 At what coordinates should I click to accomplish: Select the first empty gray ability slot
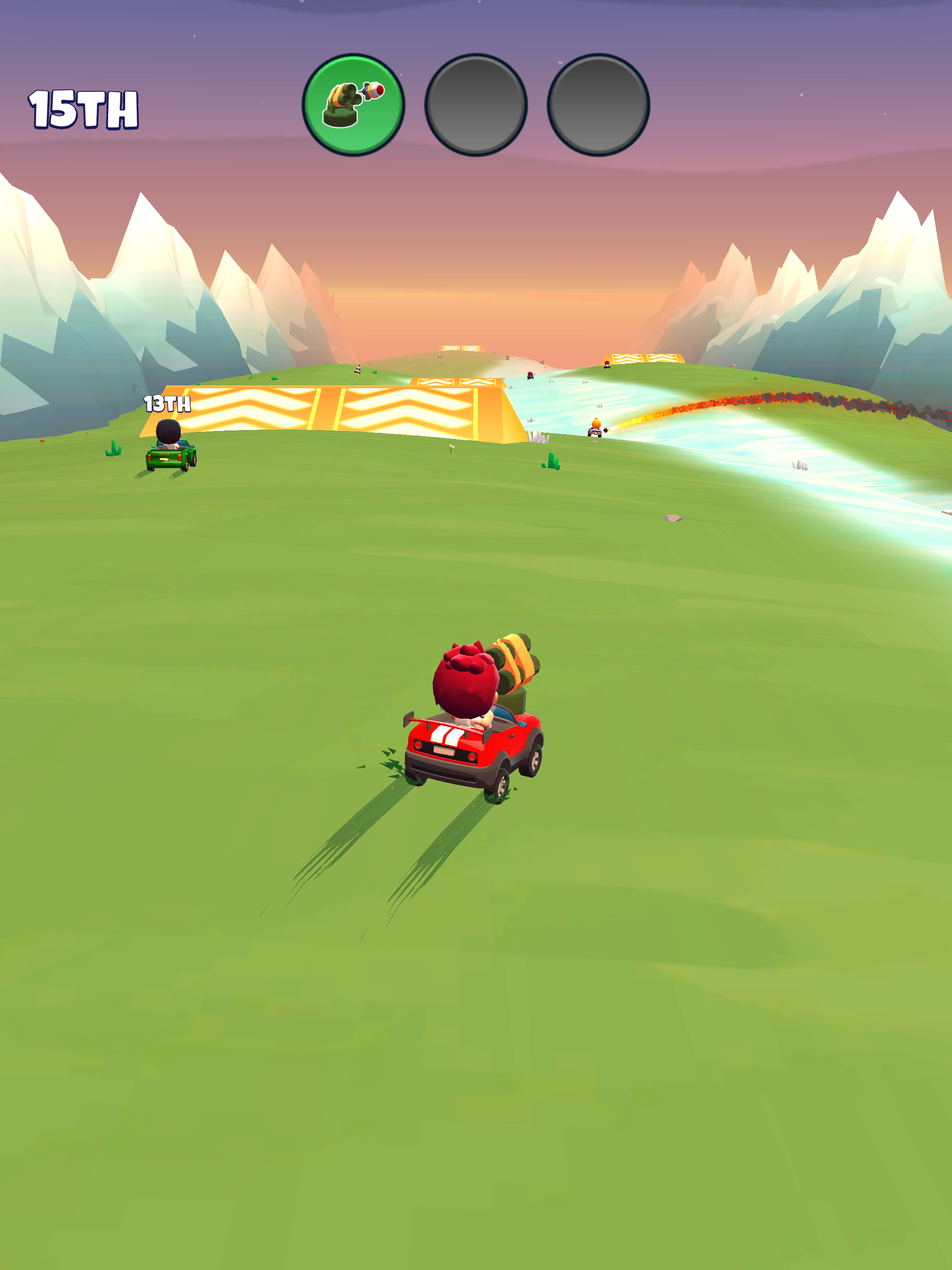click(x=476, y=105)
